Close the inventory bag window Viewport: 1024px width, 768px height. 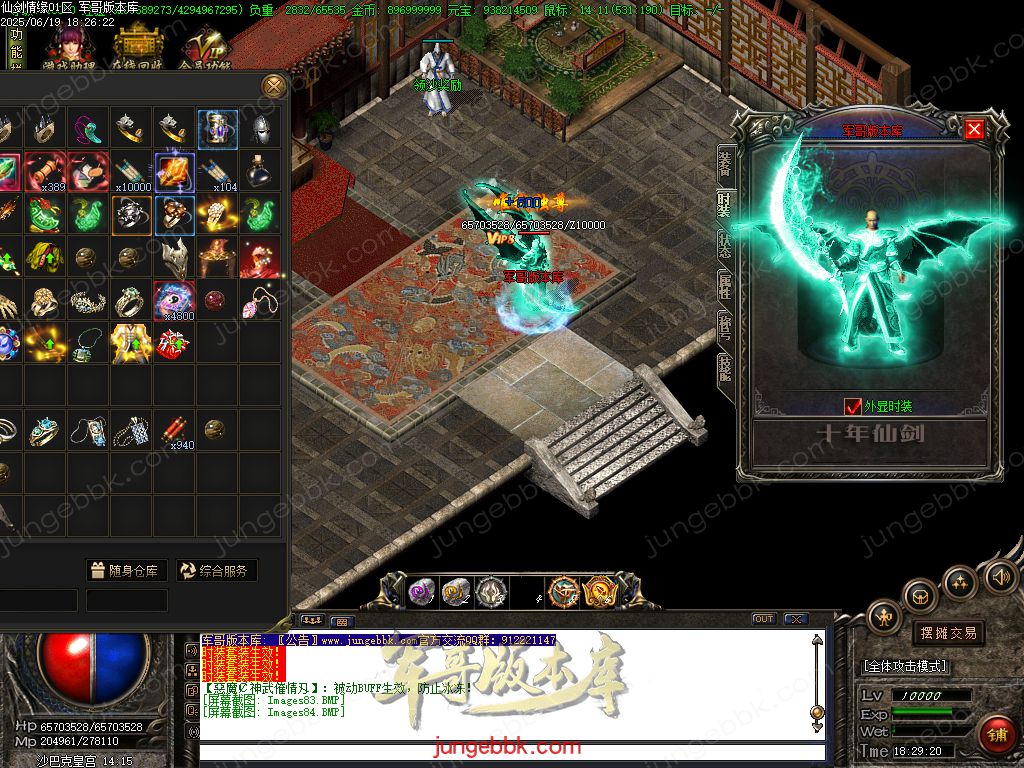pos(274,86)
